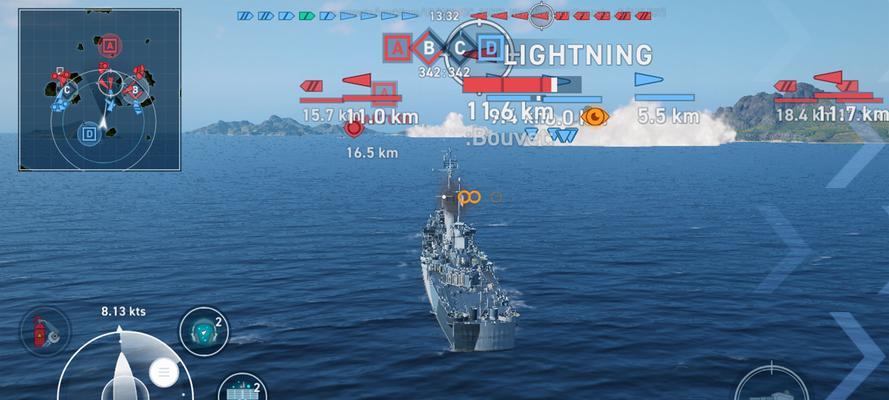Select capture point A on the minimap
889x400 pixels.
(110, 45)
